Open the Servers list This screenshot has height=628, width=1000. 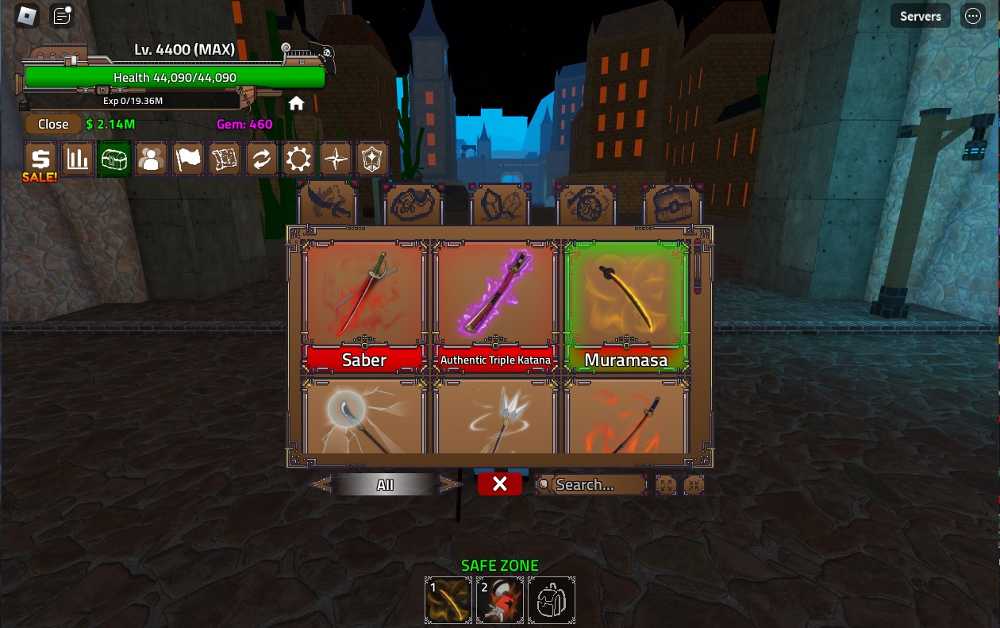[x=920, y=16]
